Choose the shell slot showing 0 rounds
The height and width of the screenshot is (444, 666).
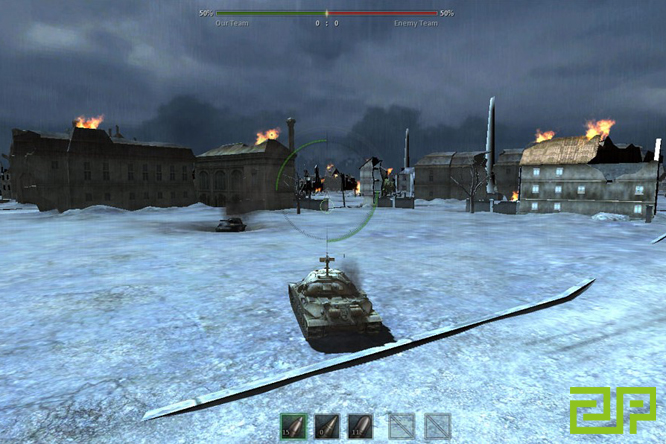(327, 426)
